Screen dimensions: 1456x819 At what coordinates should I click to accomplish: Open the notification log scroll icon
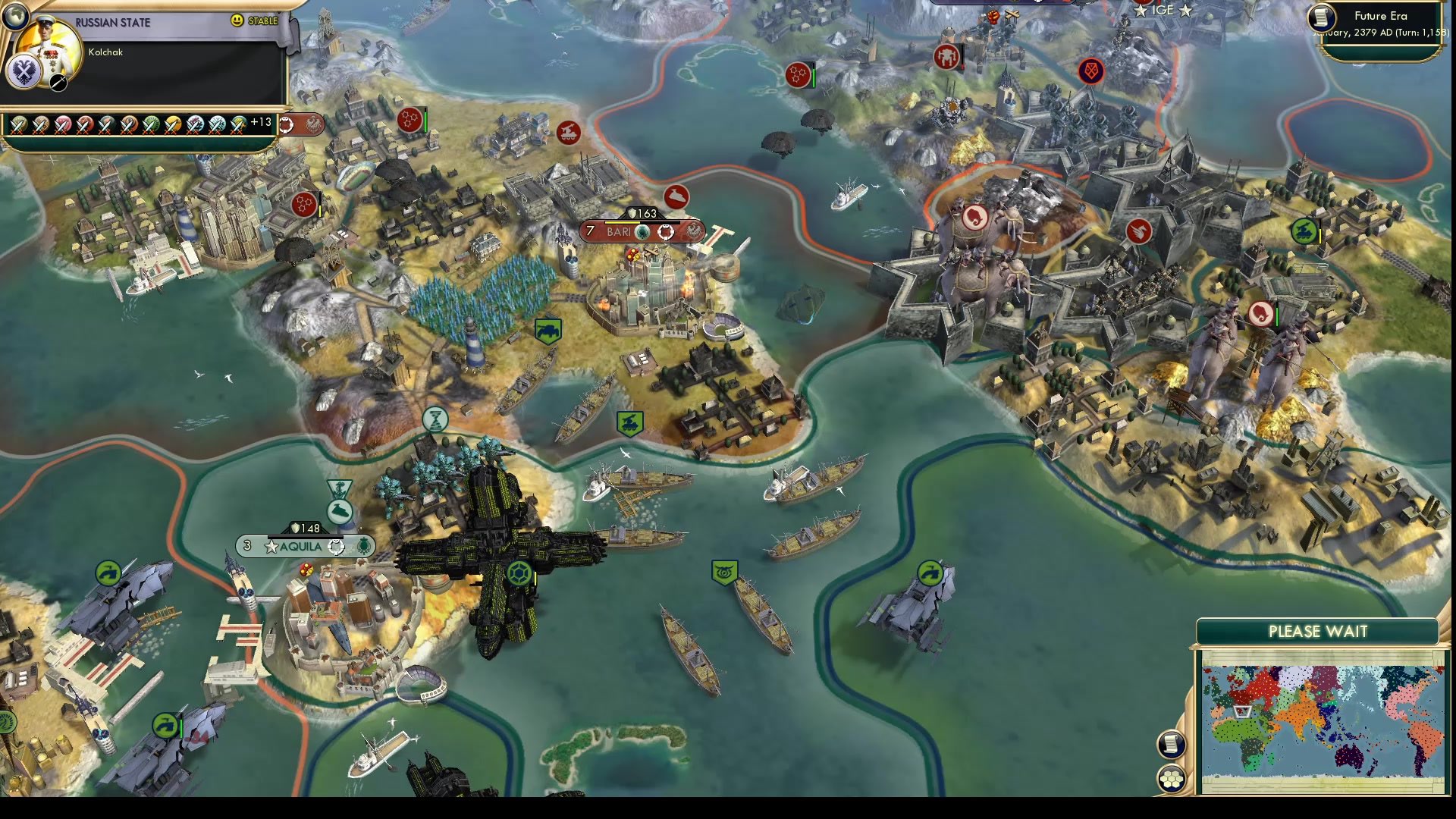1172,742
